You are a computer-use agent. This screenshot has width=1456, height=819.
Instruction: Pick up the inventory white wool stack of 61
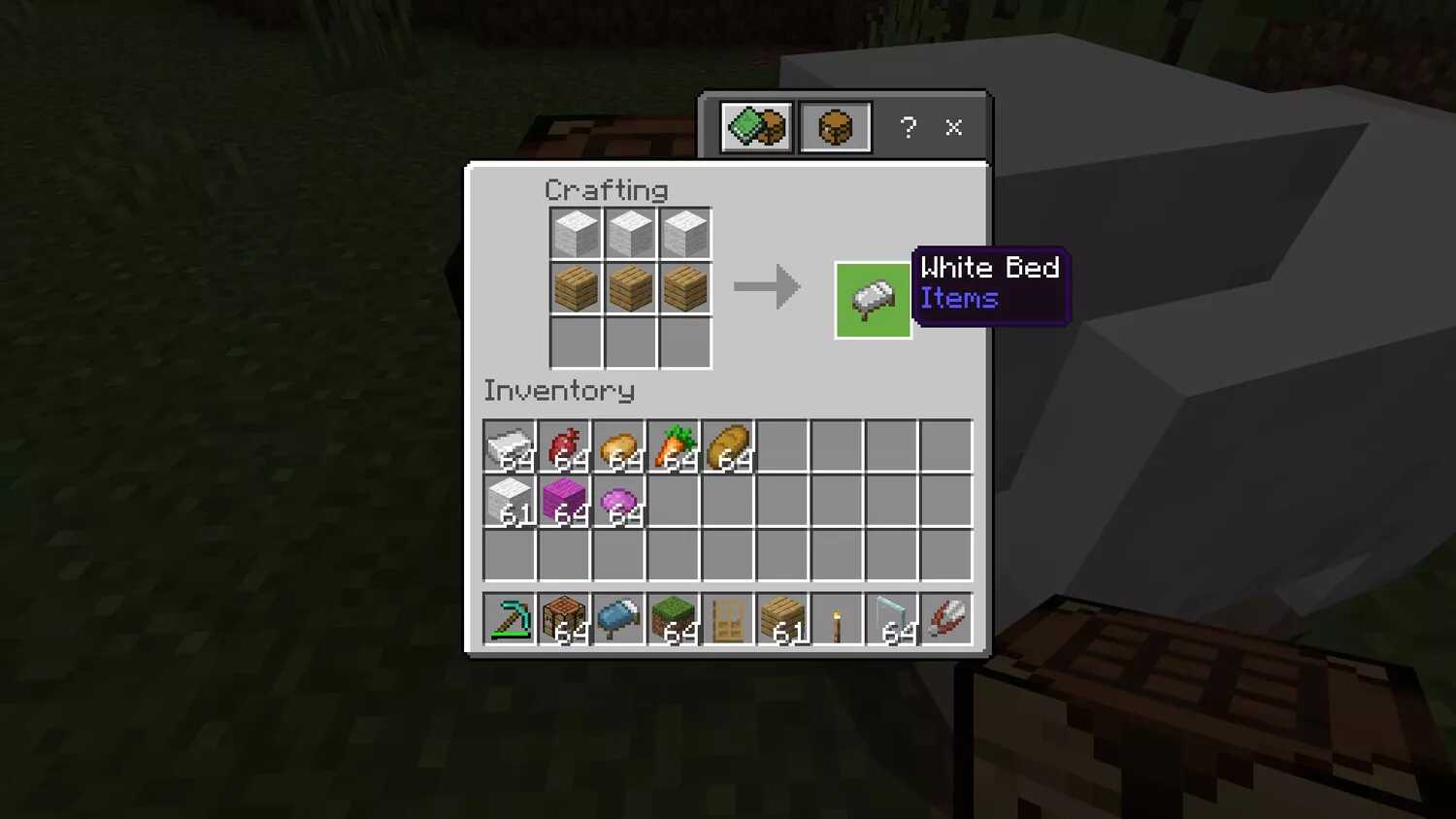click(510, 501)
